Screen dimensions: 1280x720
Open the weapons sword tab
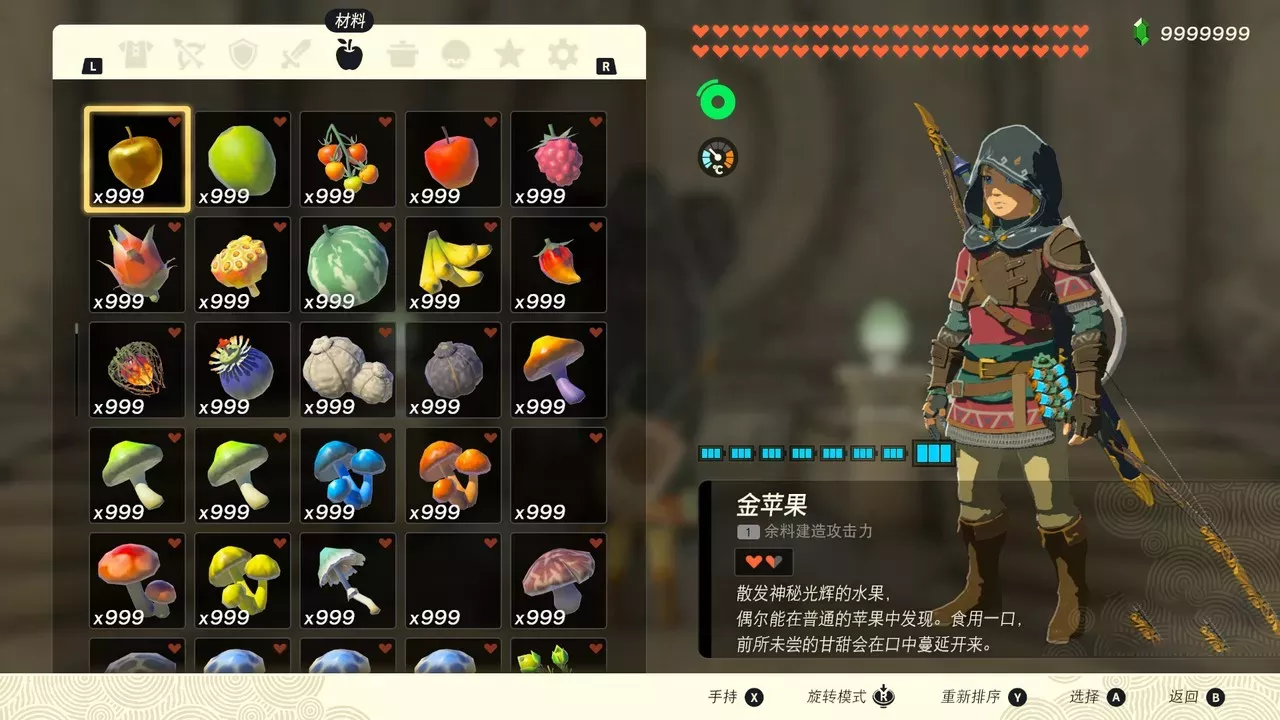296,54
